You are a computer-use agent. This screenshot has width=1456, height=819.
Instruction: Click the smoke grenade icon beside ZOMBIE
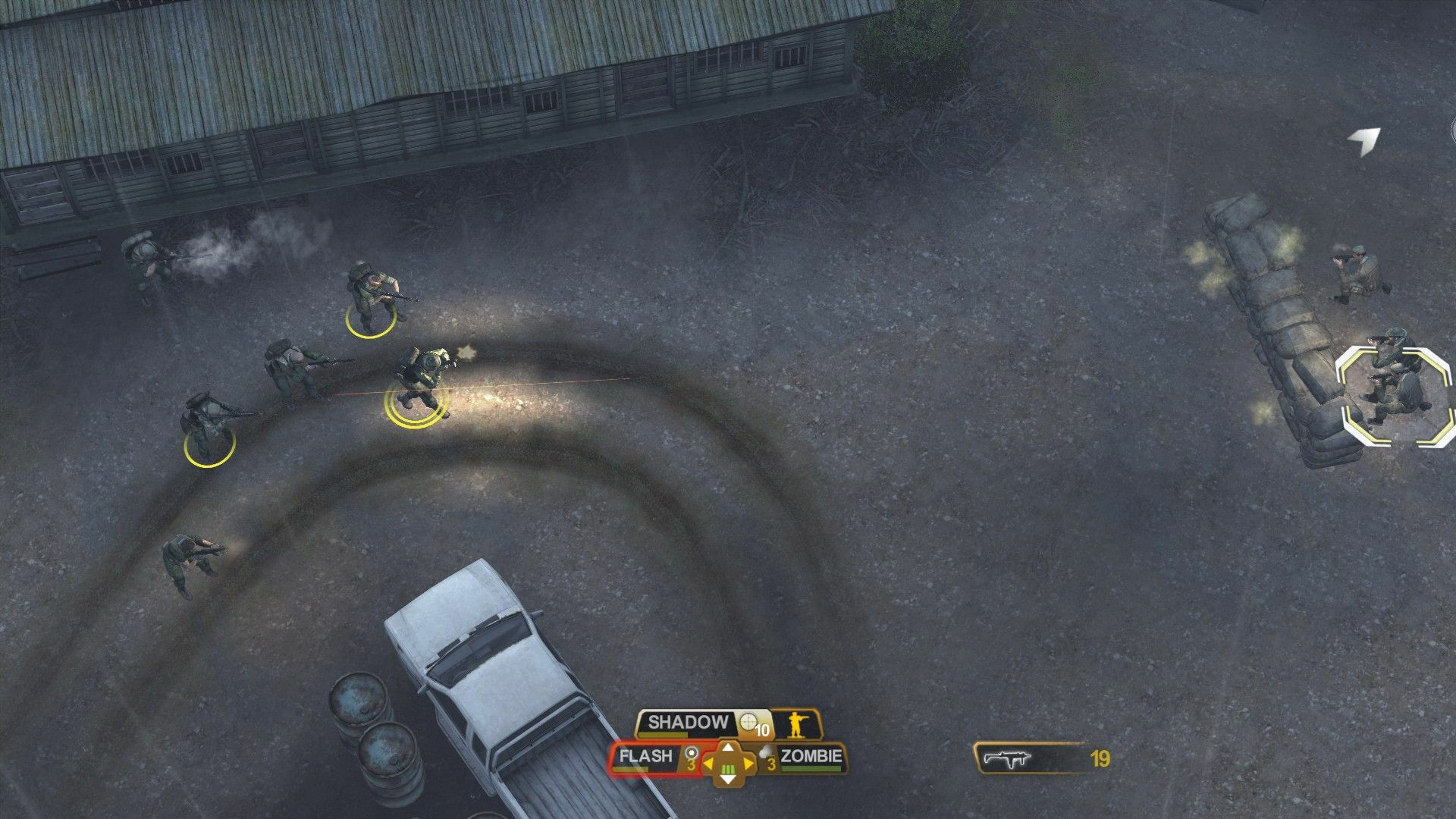coord(765,753)
